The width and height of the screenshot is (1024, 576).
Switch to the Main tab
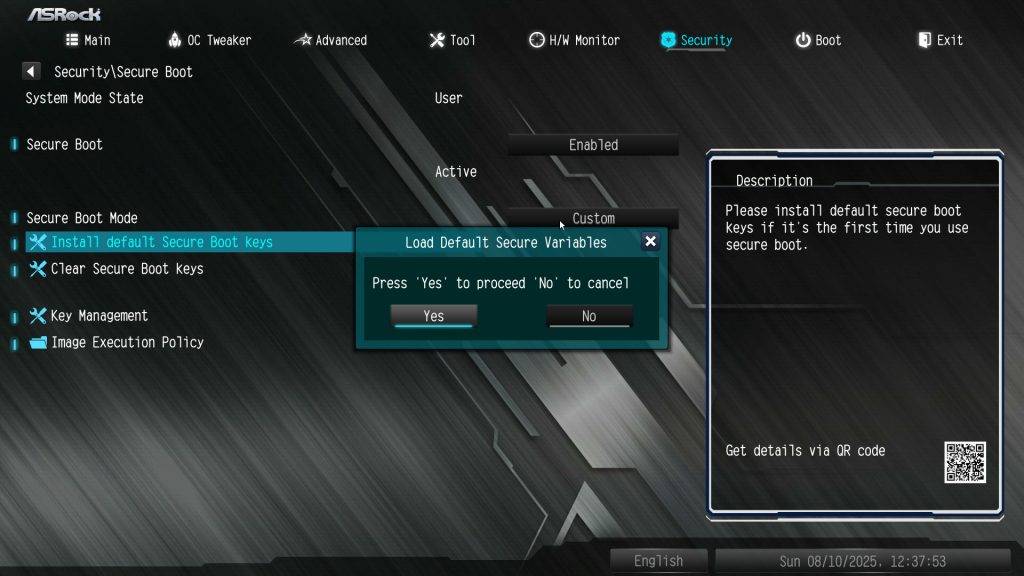tap(88, 40)
